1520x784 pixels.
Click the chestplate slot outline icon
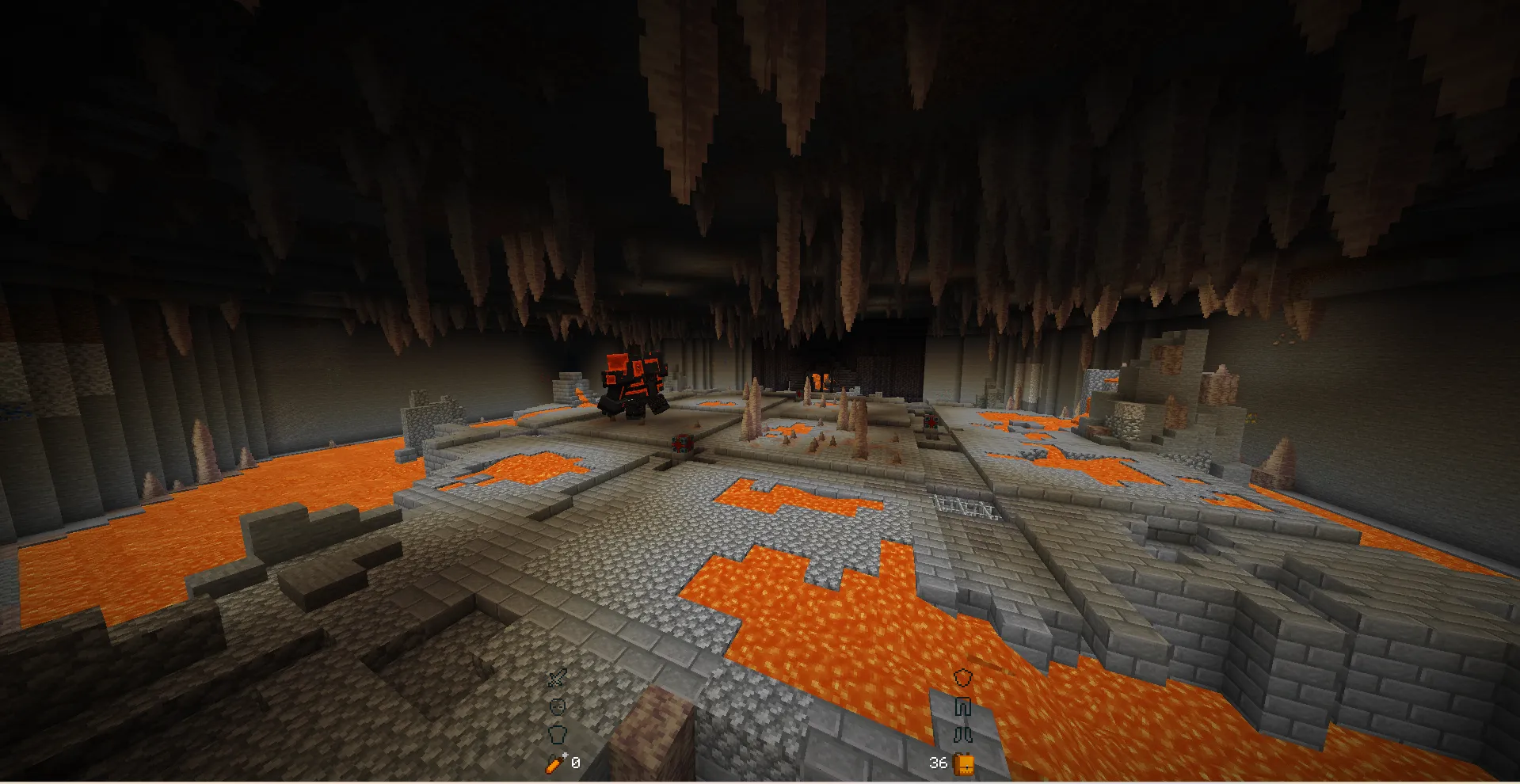pyautogui.click(x=558, y=734)
